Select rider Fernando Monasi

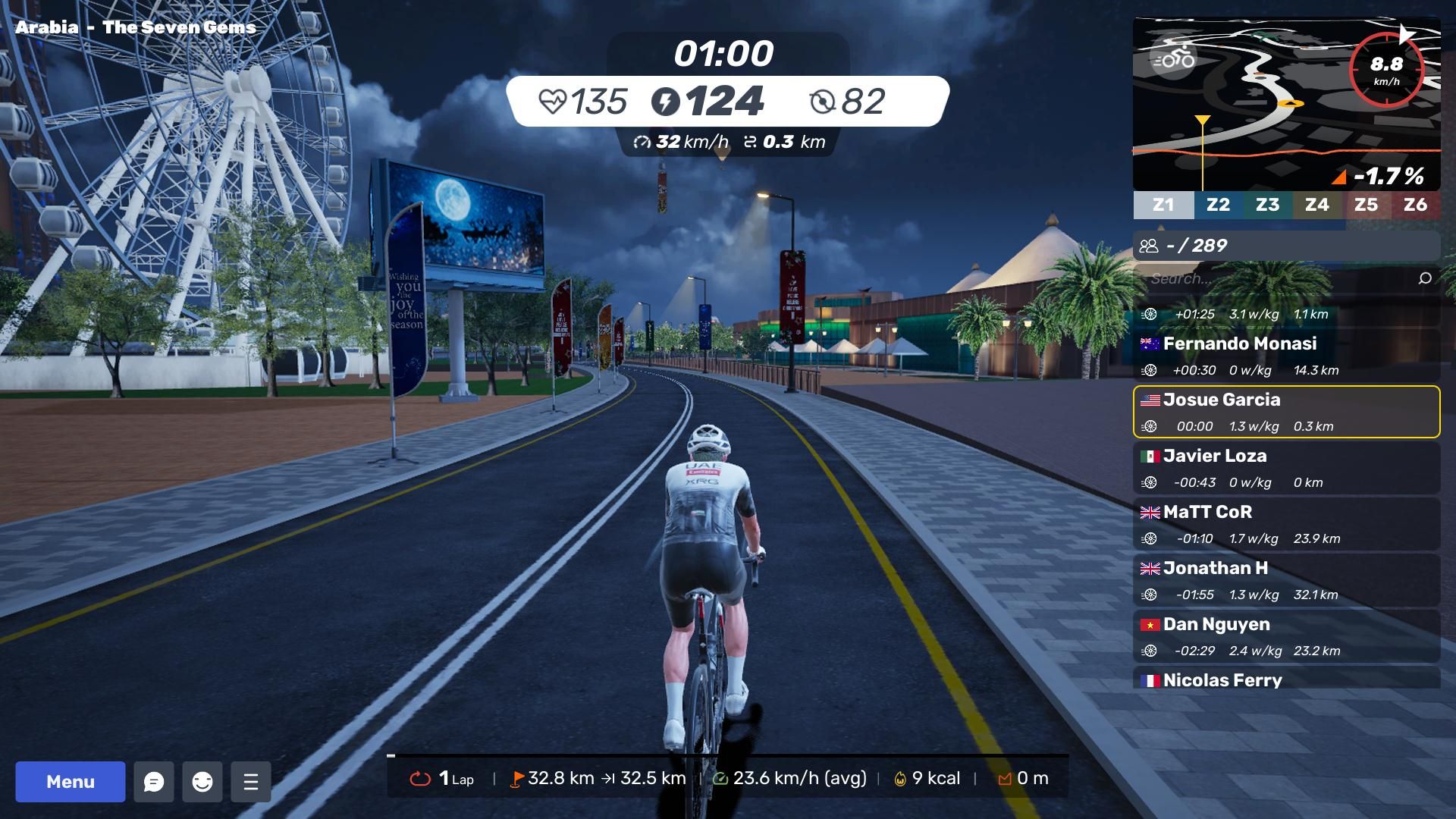pos(1286,355)
